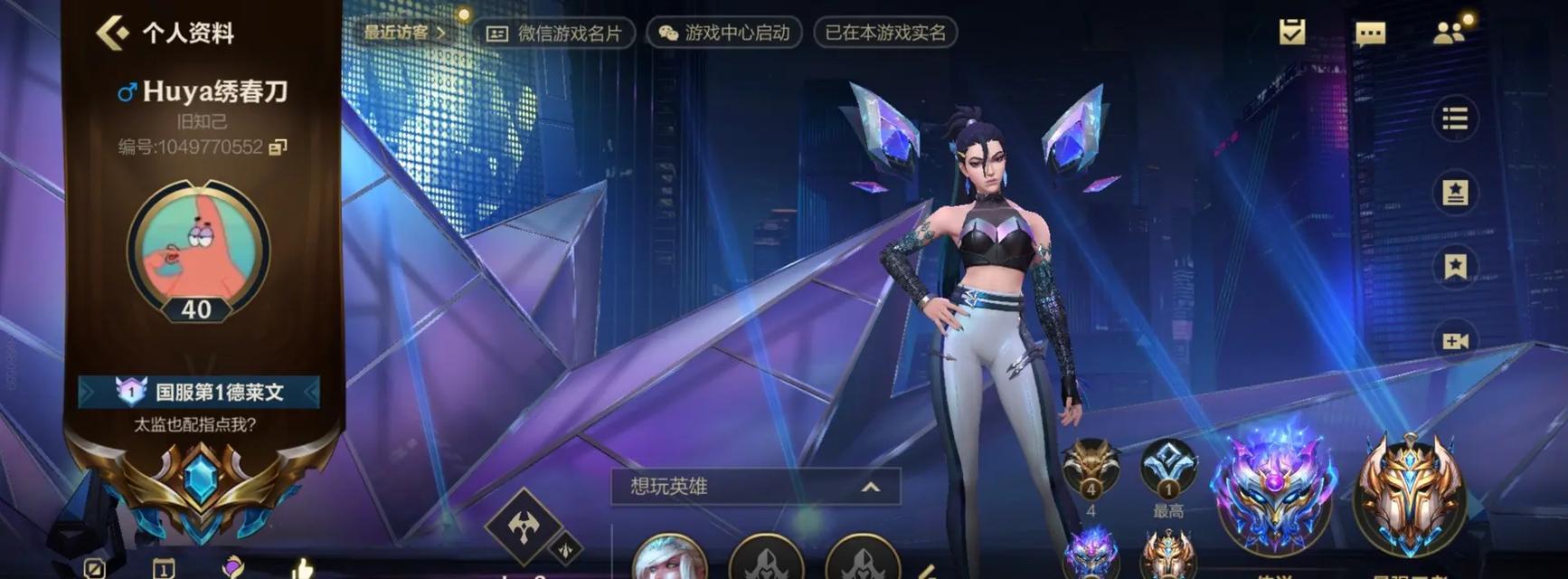1568x579 pixels.
Task: Open the 最近访客 recent visitors list
Action: tap(404, 33)
